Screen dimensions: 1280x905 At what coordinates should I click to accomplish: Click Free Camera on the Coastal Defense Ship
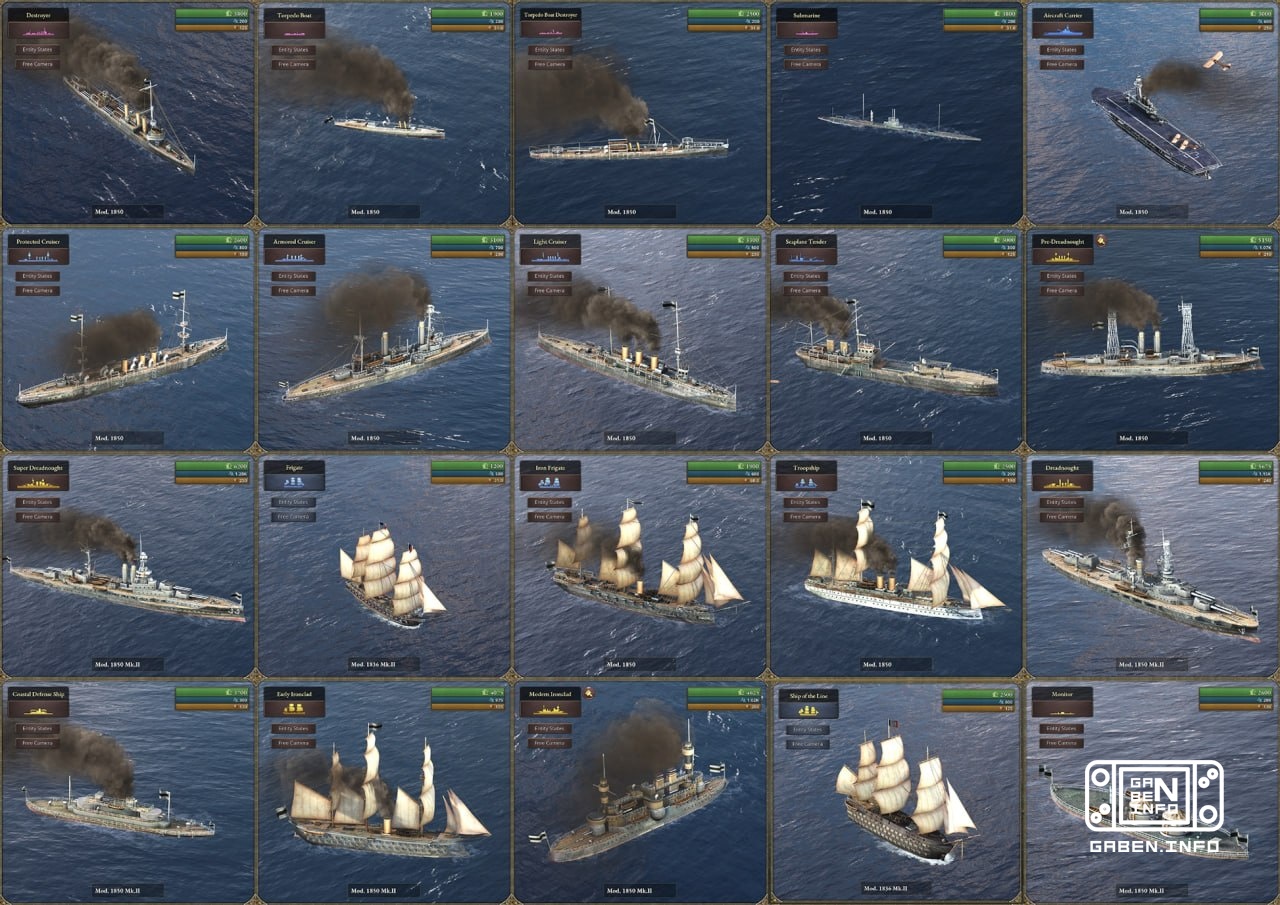pyautogui.click(x=37, y=742)
